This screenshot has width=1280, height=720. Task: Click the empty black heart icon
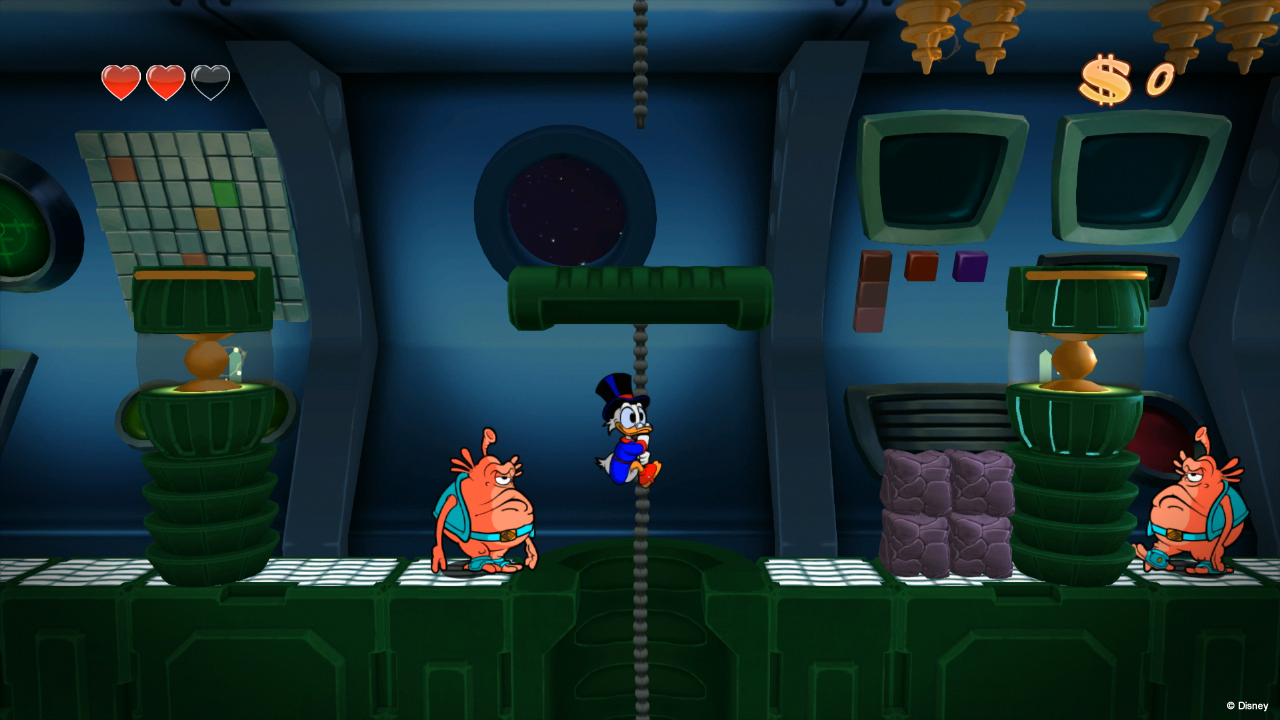pyautogui.click(x=210, y=80)
